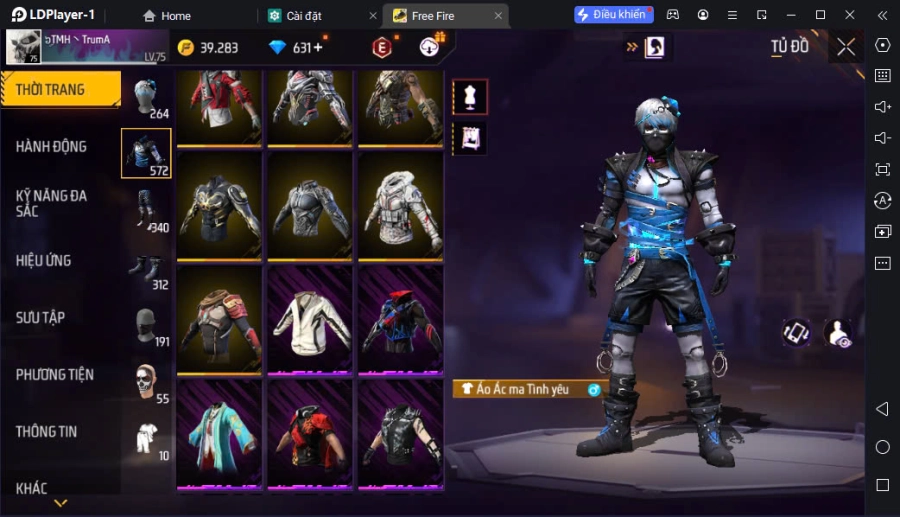Select the head items subcategory with 264 items
This screenshot has height=517, width=900.
(x=146, y=98)
